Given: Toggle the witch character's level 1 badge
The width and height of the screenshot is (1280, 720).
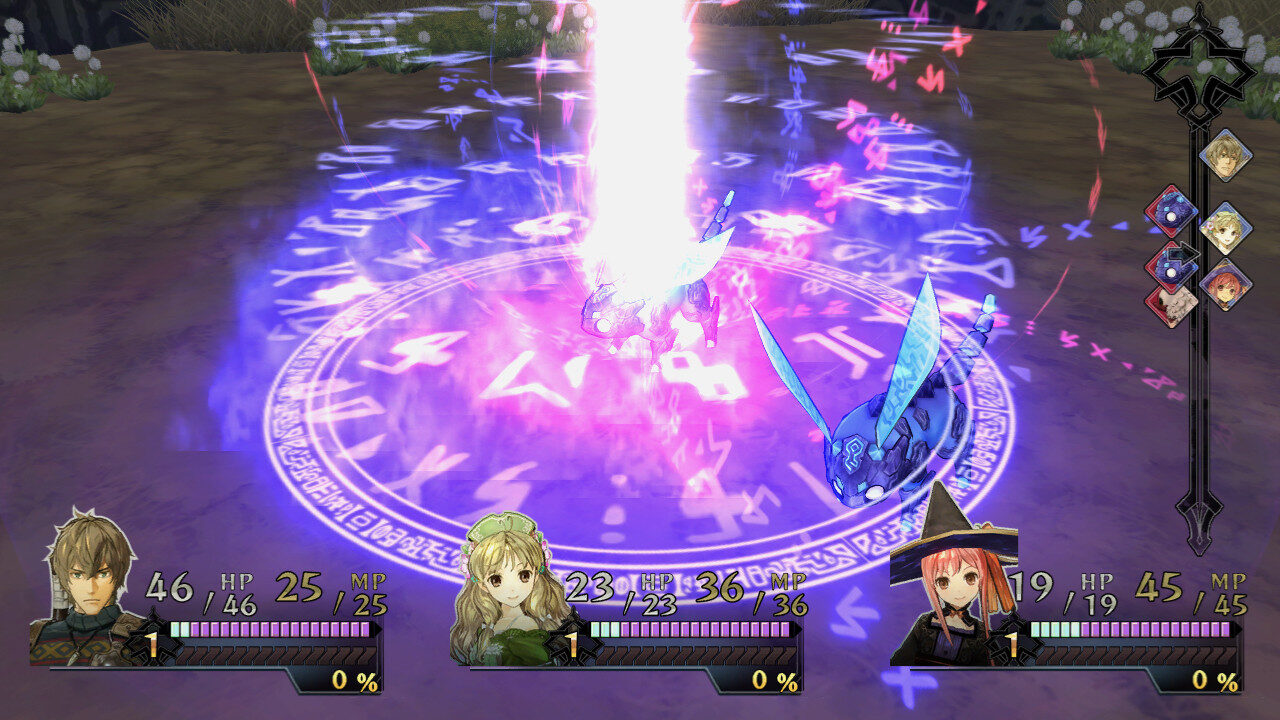Looking at the screenshot, I should [1011, 645].
